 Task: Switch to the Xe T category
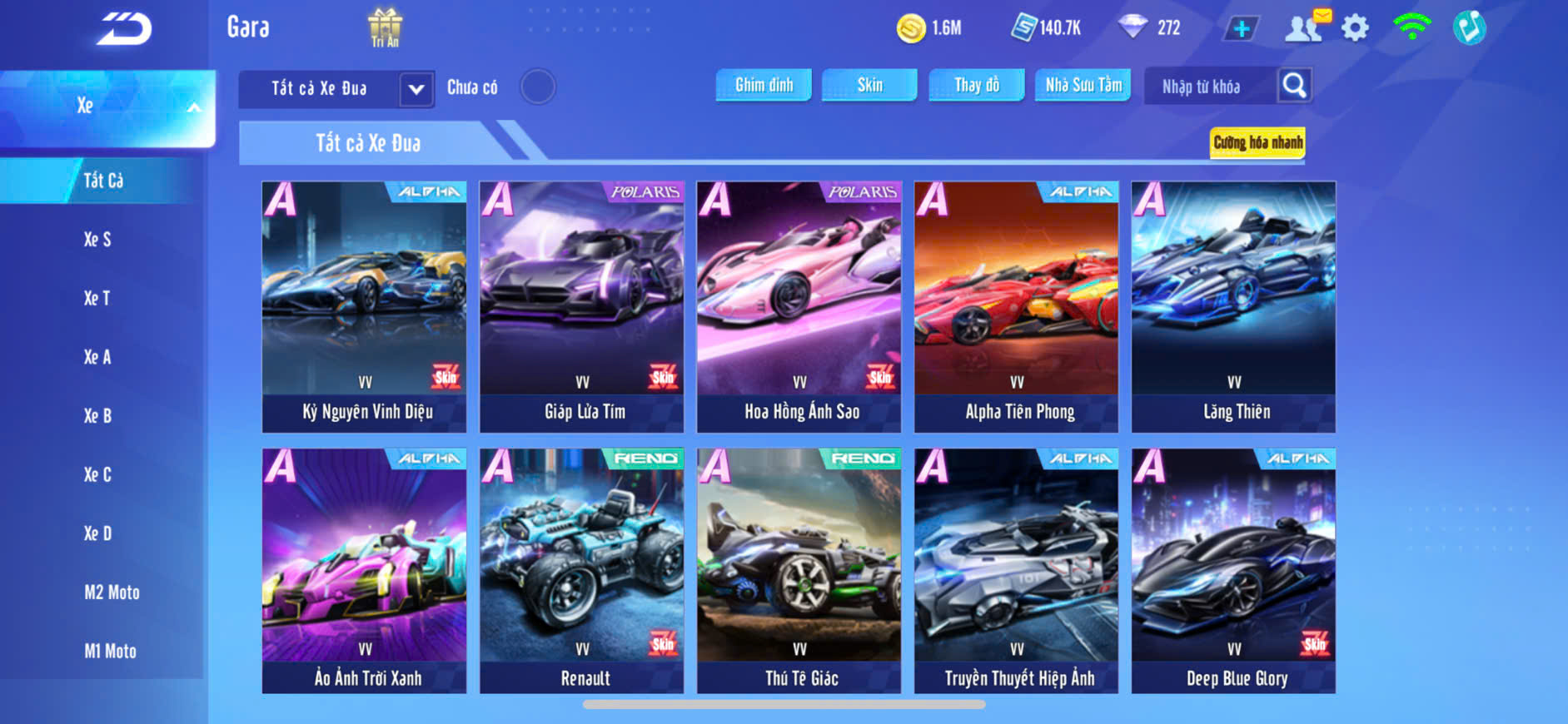[97, 298]
